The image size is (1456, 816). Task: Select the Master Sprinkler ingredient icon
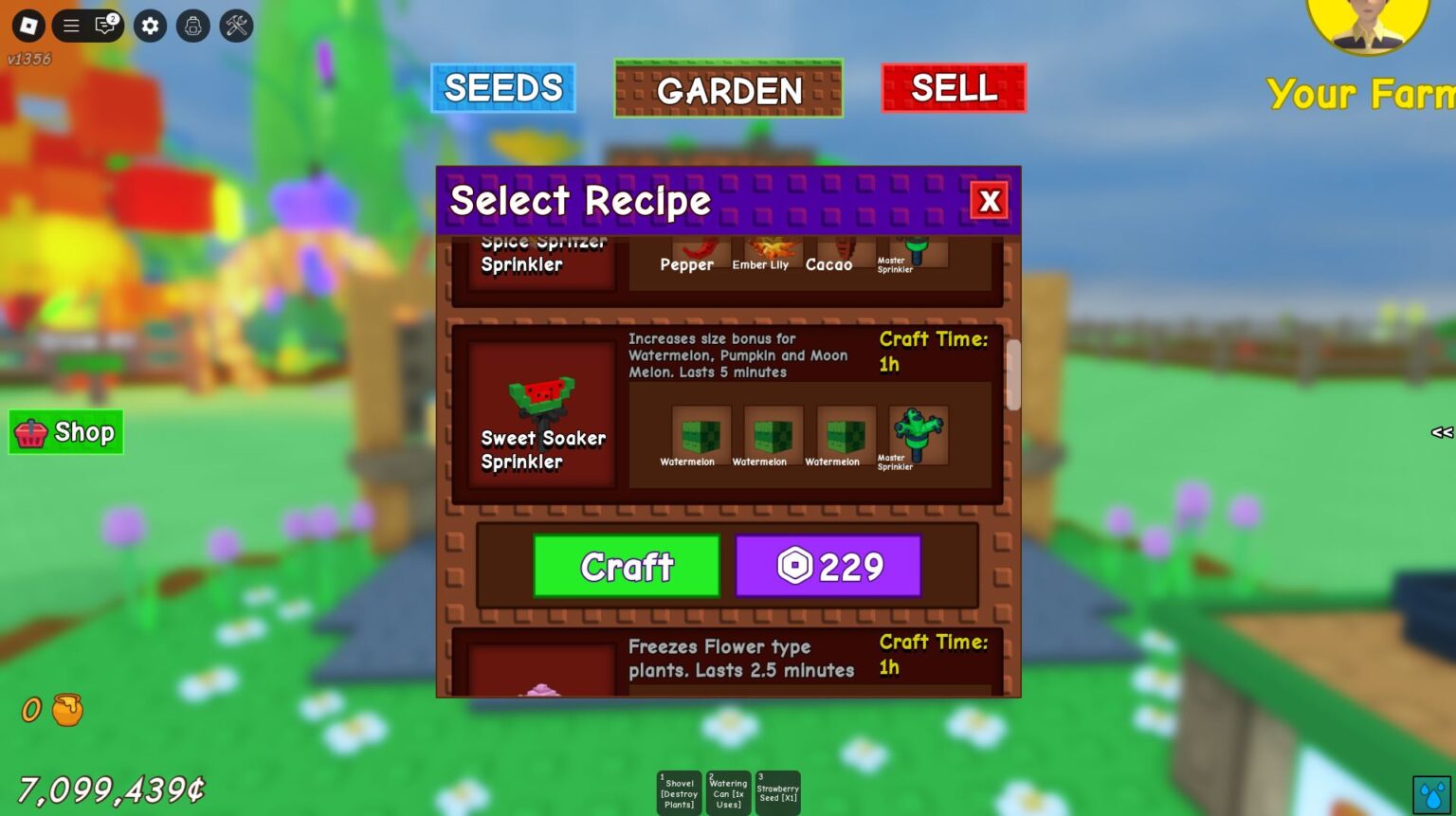click(x=916, y=434)
